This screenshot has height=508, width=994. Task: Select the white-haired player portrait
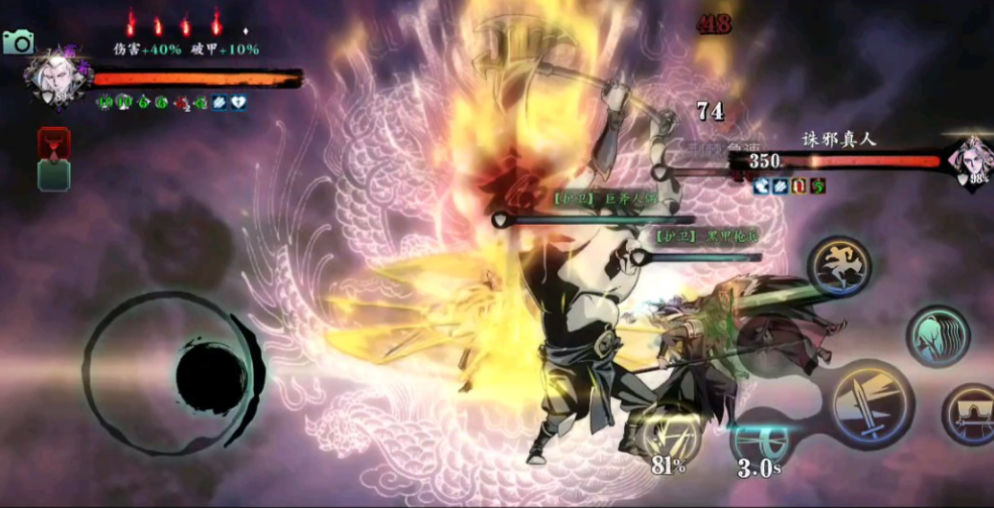54,77
